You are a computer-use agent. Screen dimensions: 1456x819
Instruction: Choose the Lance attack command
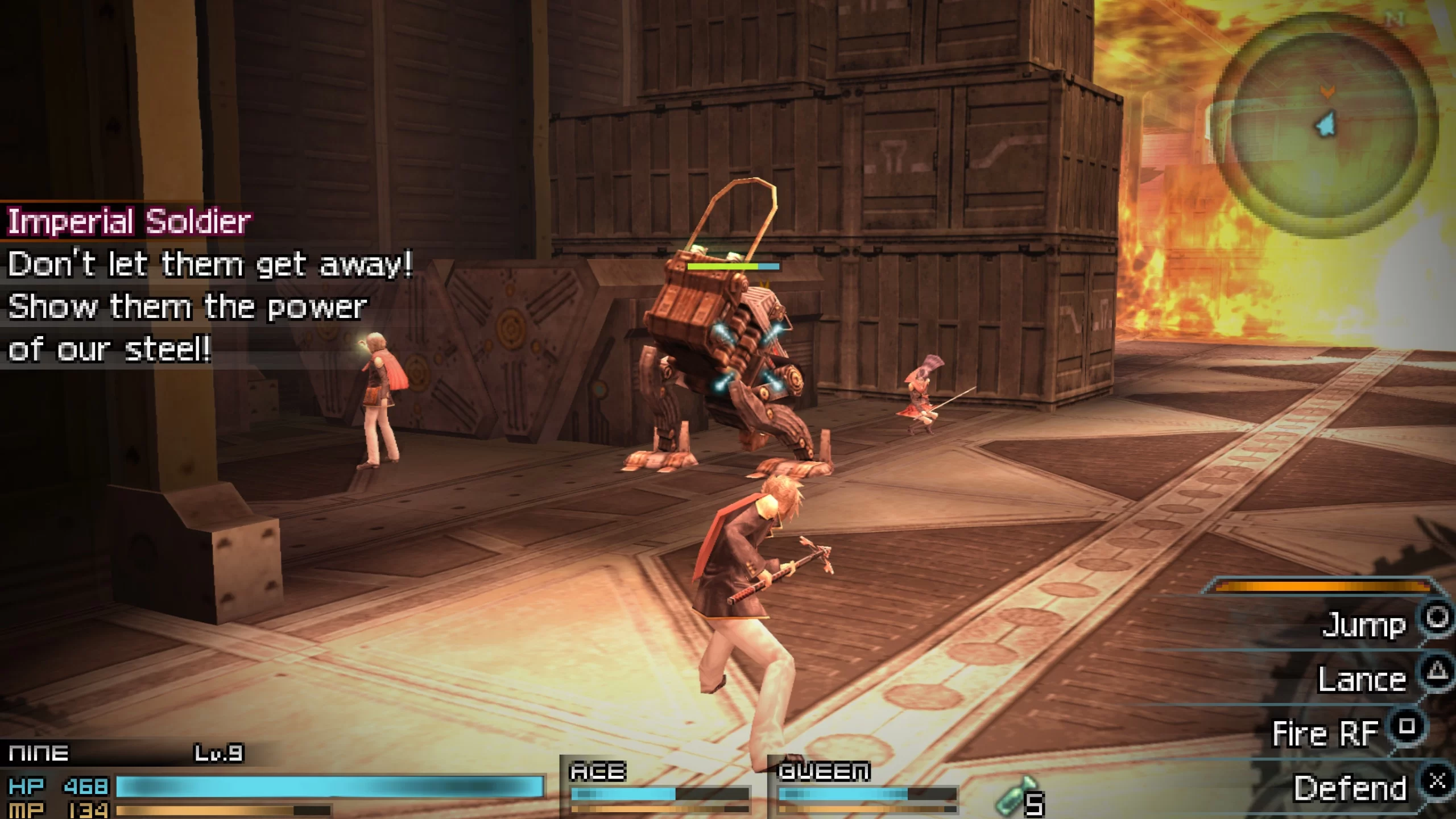(x=1362, y=680)
